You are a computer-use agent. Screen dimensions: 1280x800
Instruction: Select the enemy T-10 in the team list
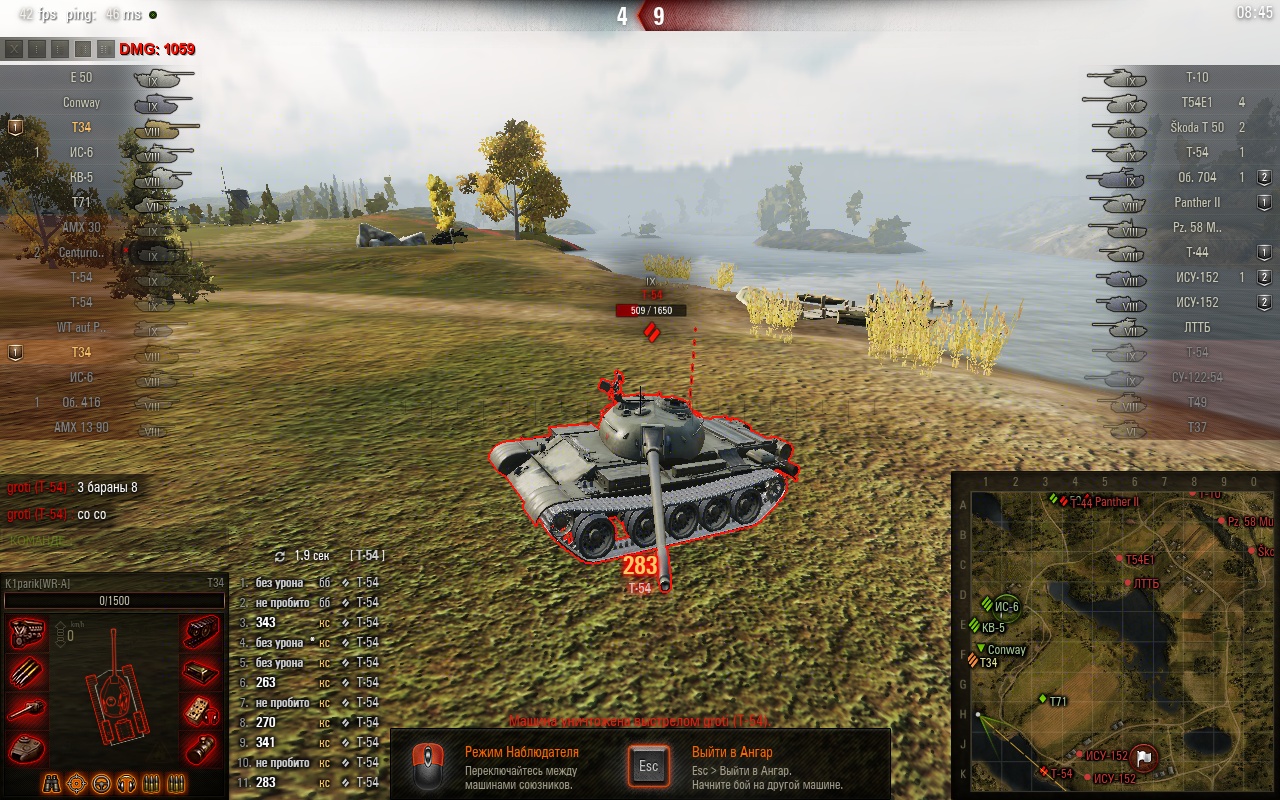tap(1196, 78)
